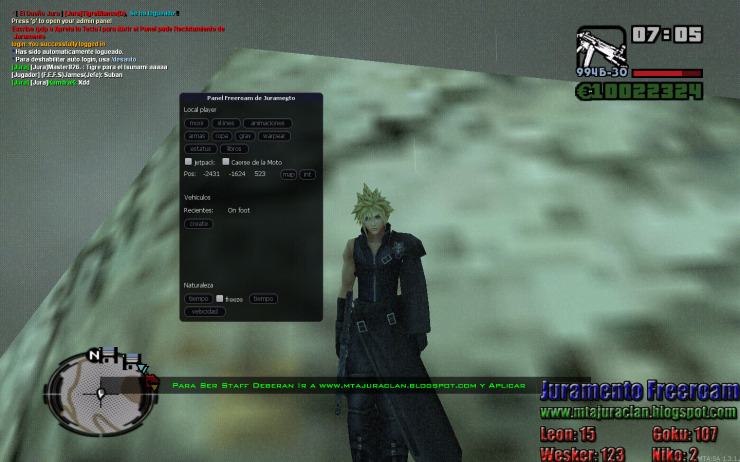
Task: Click the int button
Action: pyautogui.click(x=308, y=174)
